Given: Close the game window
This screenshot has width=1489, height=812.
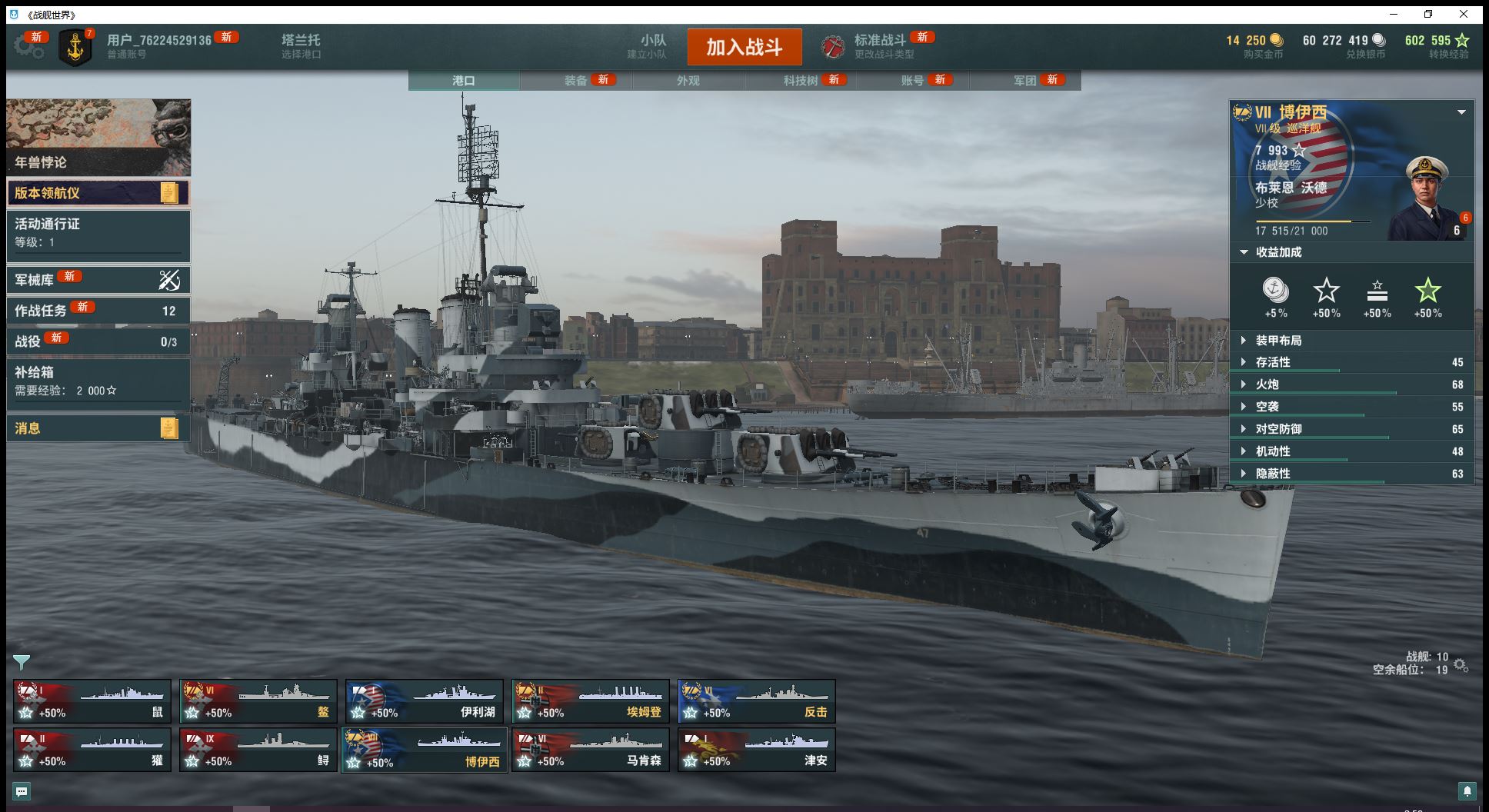Looking at the screenshot, I should (1463, 14).
